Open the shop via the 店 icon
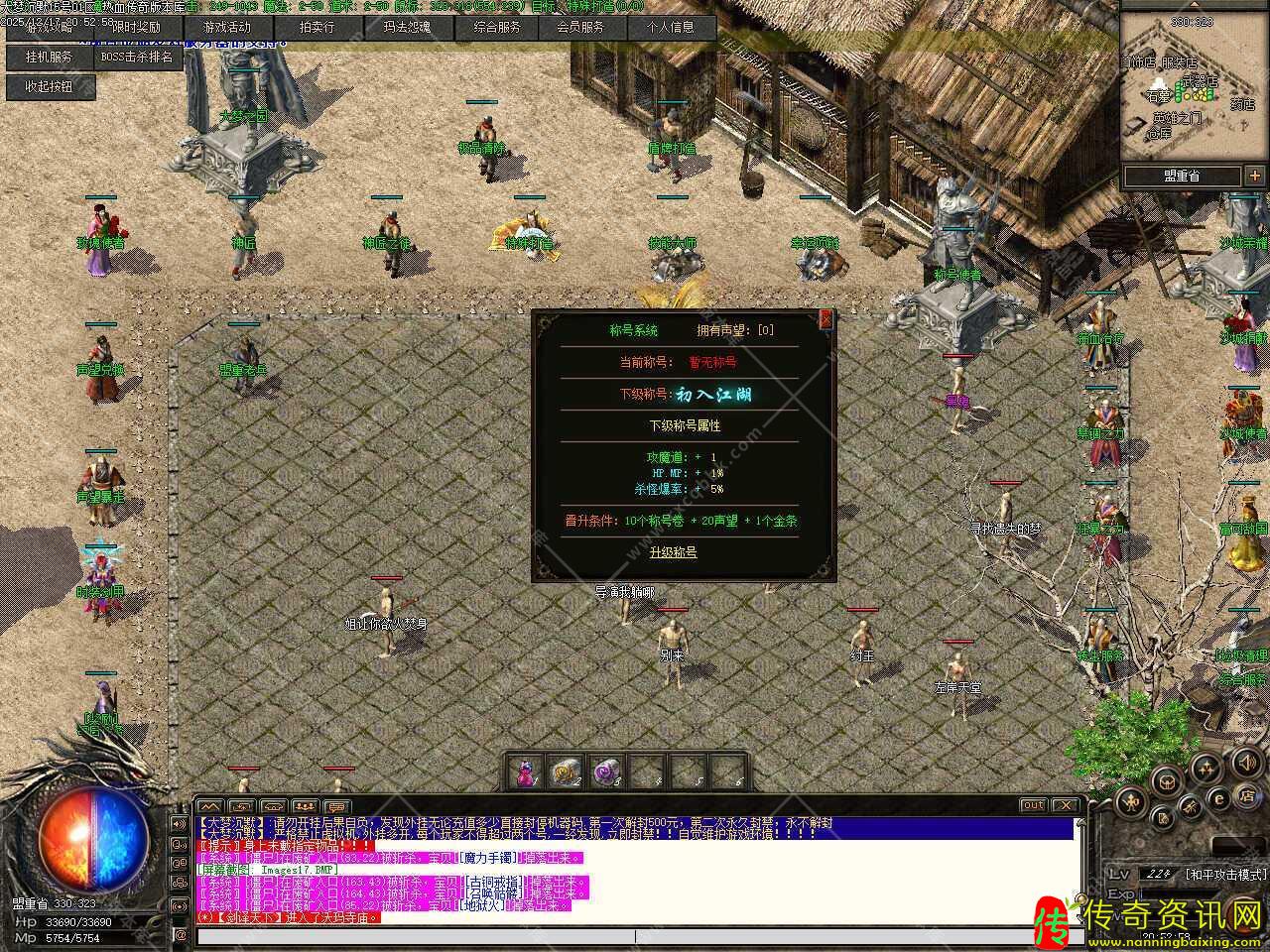This screenshot has height=952, width=1270. 1247,797
